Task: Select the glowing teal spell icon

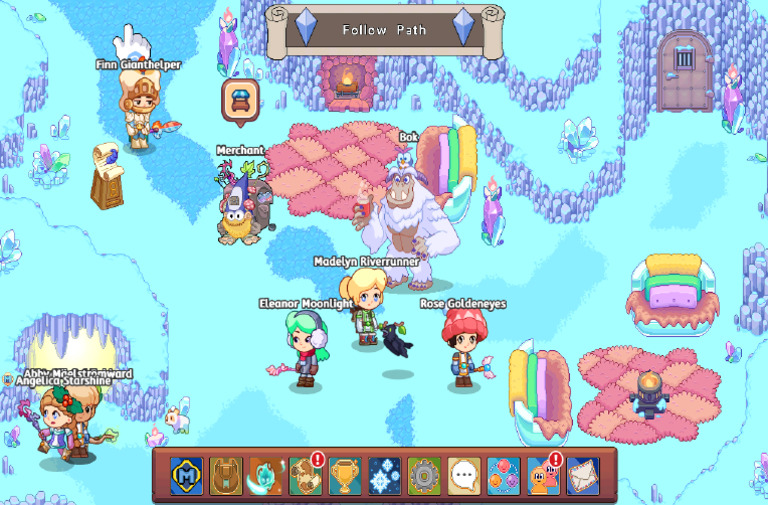Action: 266,476
